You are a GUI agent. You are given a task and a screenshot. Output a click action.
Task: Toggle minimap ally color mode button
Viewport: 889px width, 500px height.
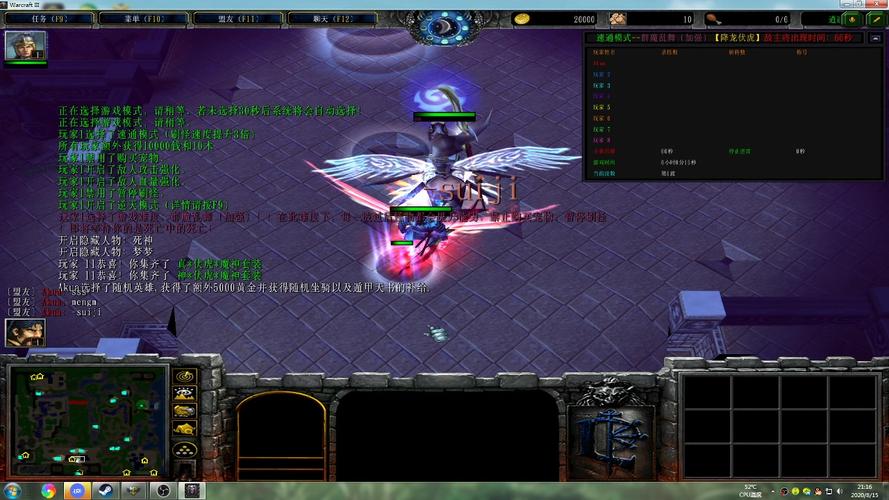tap(184, 411)
